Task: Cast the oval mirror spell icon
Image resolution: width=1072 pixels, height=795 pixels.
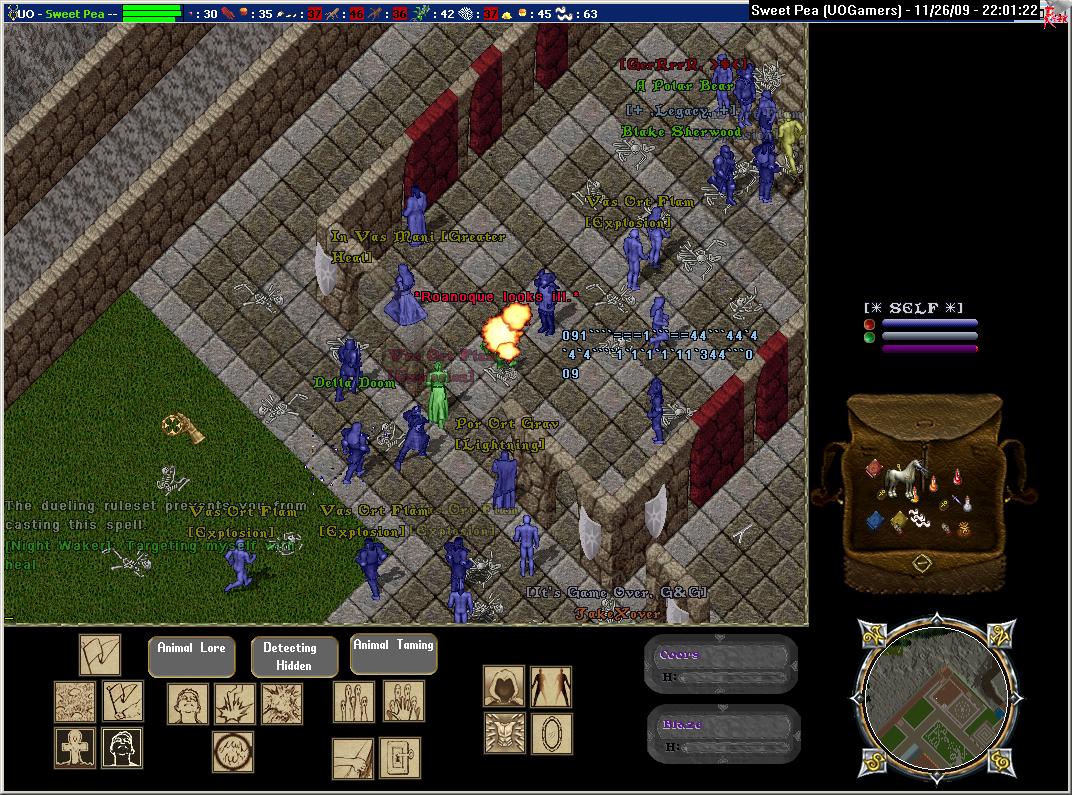Action: (x=551, y=733)
